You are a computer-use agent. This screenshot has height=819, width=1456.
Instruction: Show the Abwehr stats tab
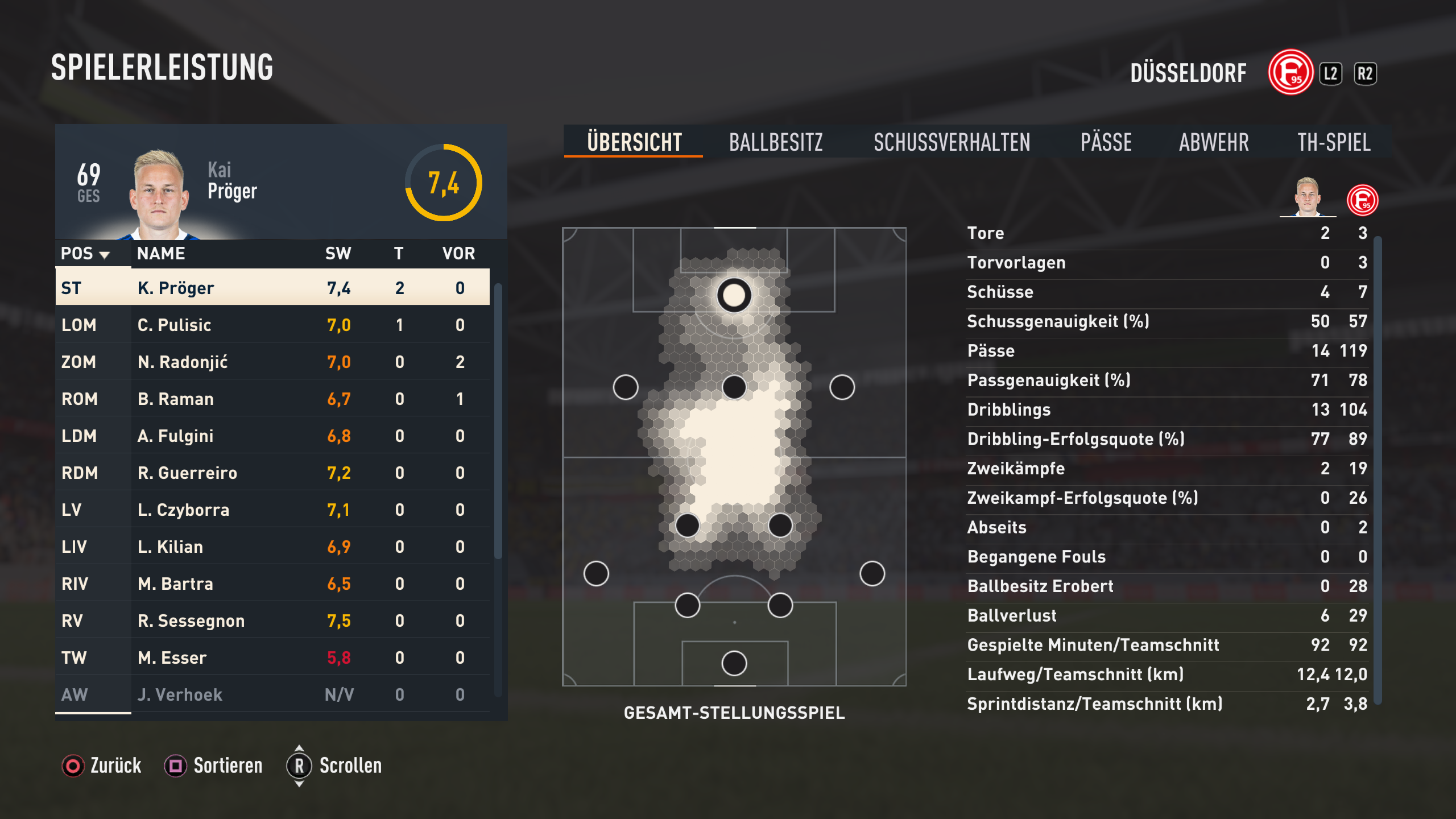click(x=1214, y=142)
